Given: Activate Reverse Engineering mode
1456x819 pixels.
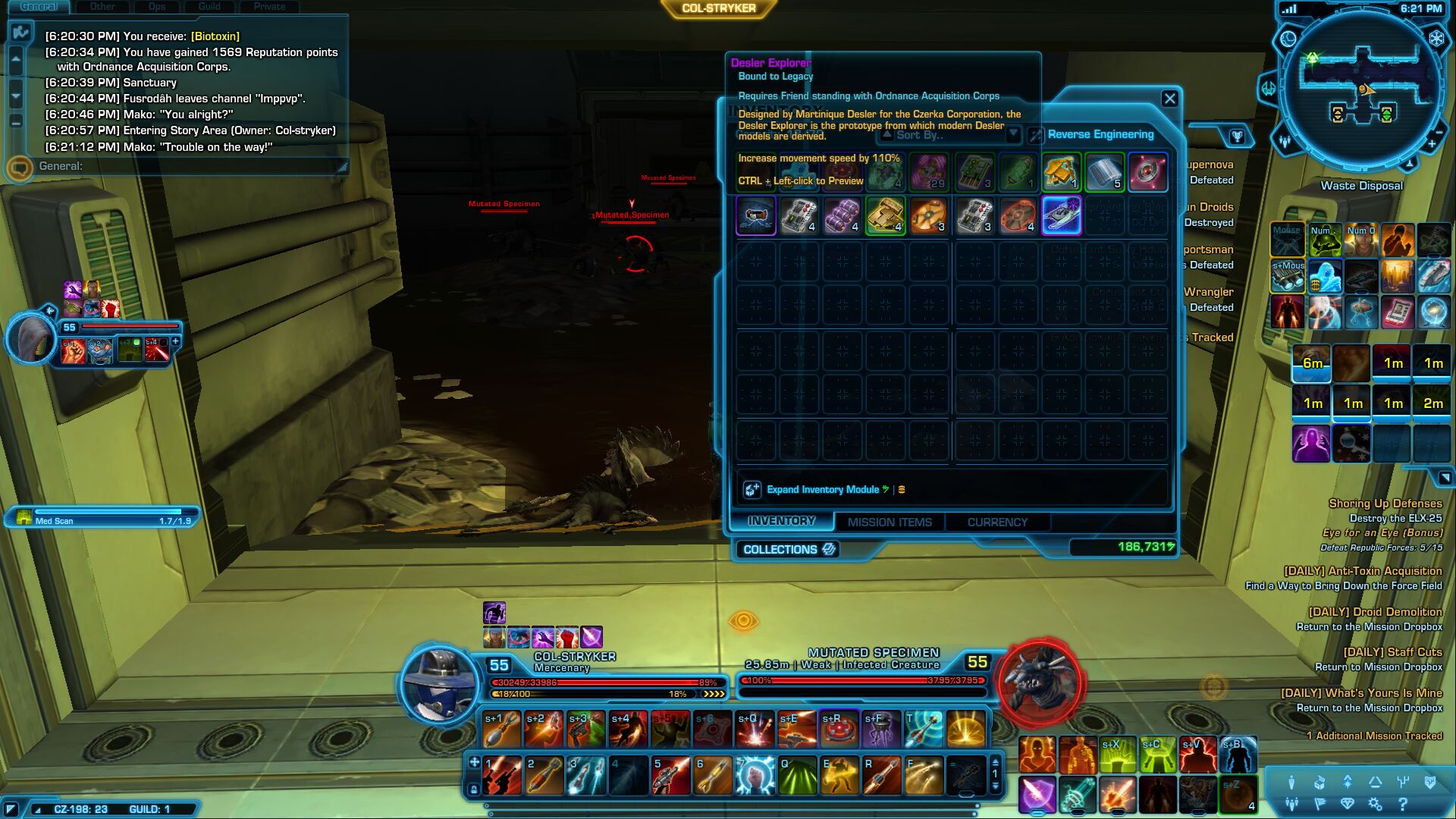Looking at the screenshot, I should [x=1100, y=134].
